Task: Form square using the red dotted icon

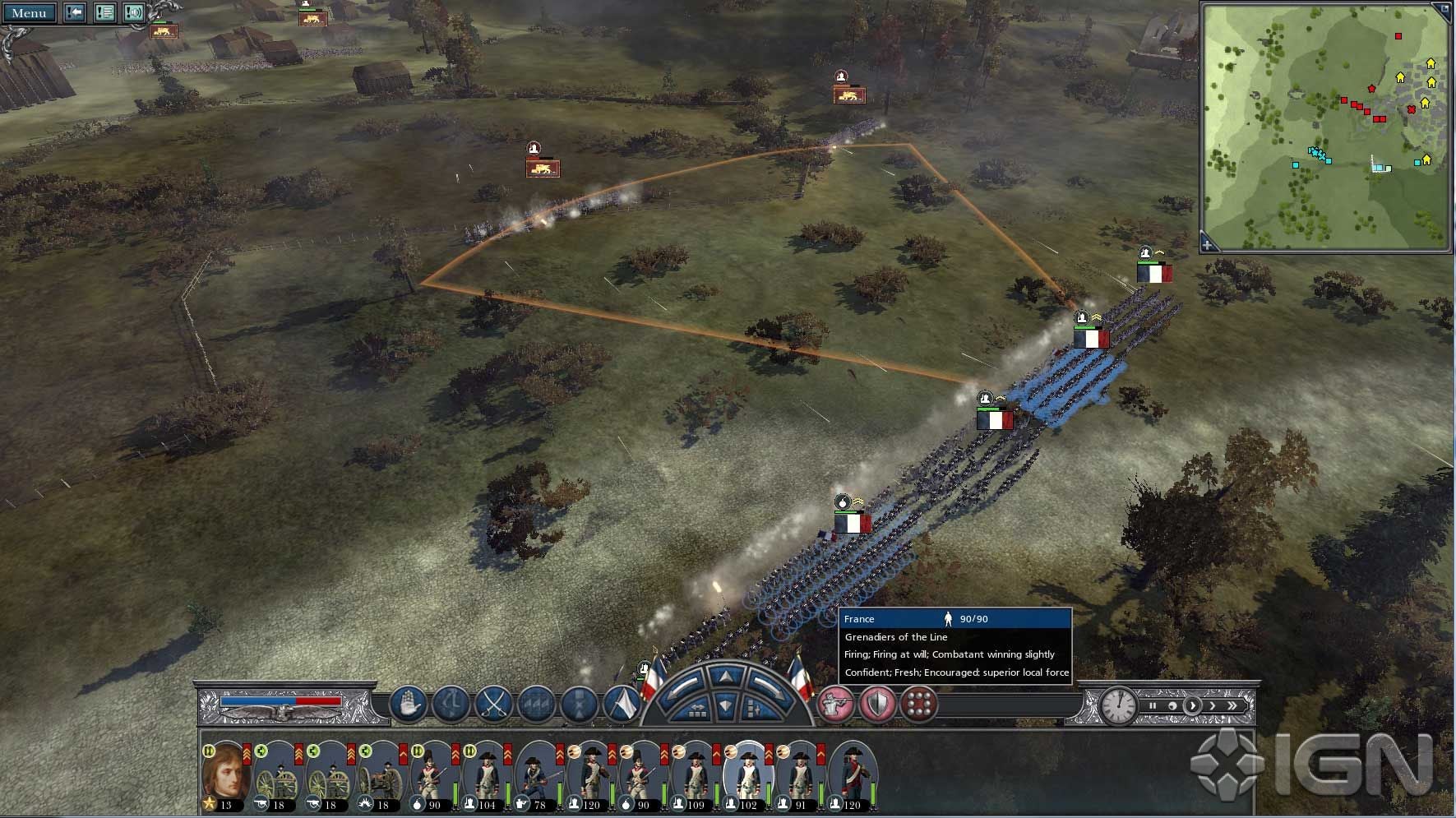Action: tap(918, 705)
